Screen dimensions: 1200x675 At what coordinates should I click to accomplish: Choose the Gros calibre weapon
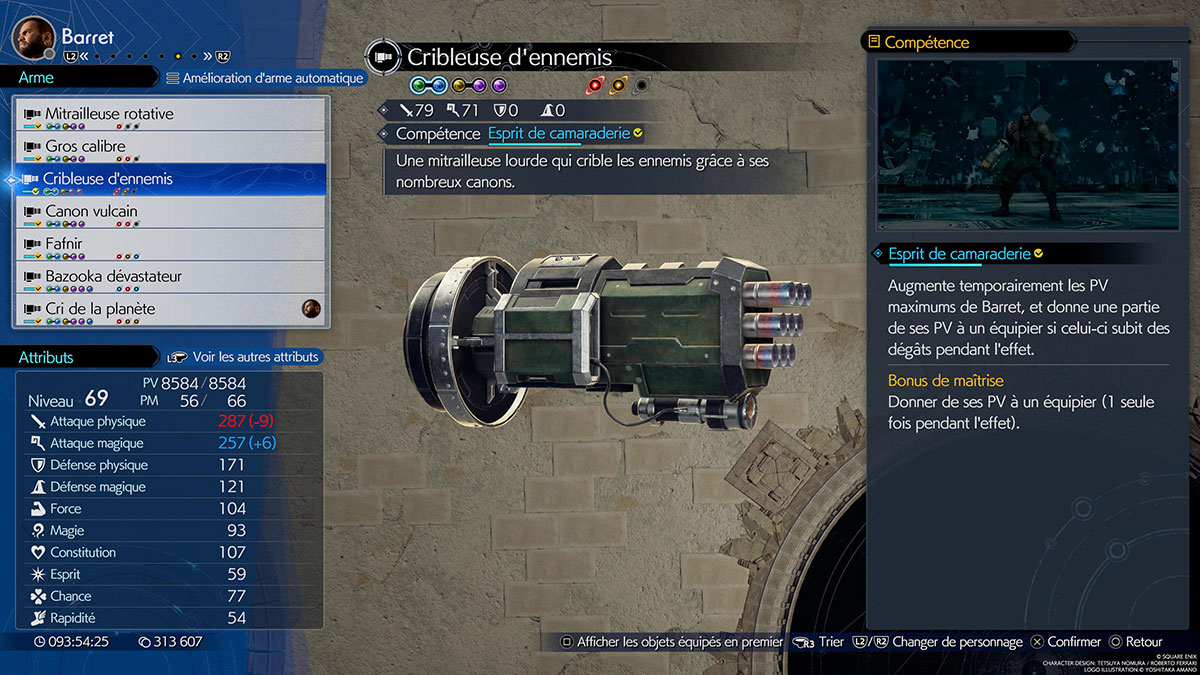tap(170, 147)
